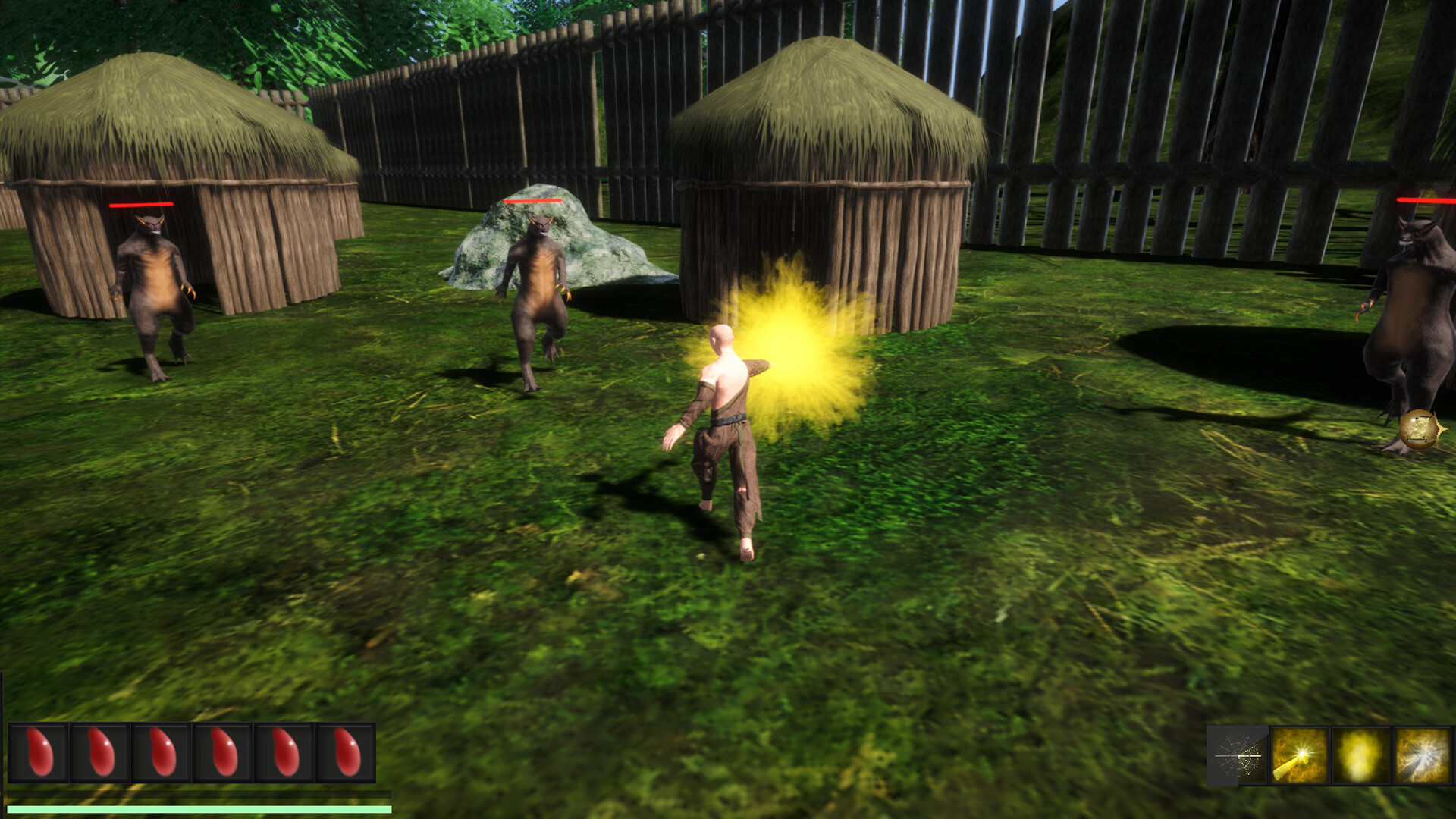
Task: Click the leftmost thatched hut
Action: point(174,174)
